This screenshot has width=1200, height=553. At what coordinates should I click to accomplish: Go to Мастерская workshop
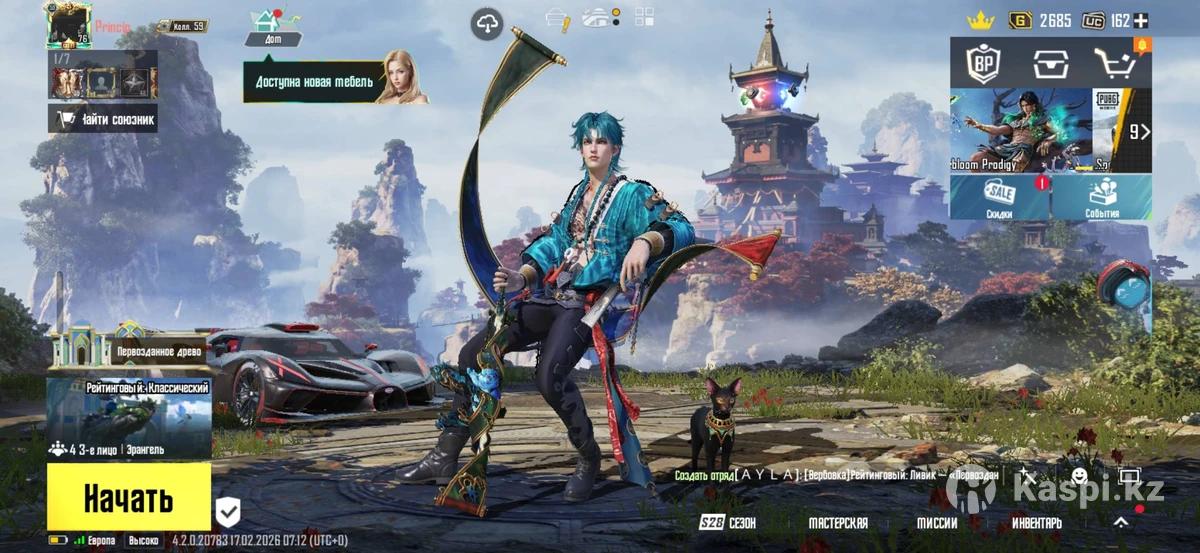pyautogui.click(x=838, y=523)
